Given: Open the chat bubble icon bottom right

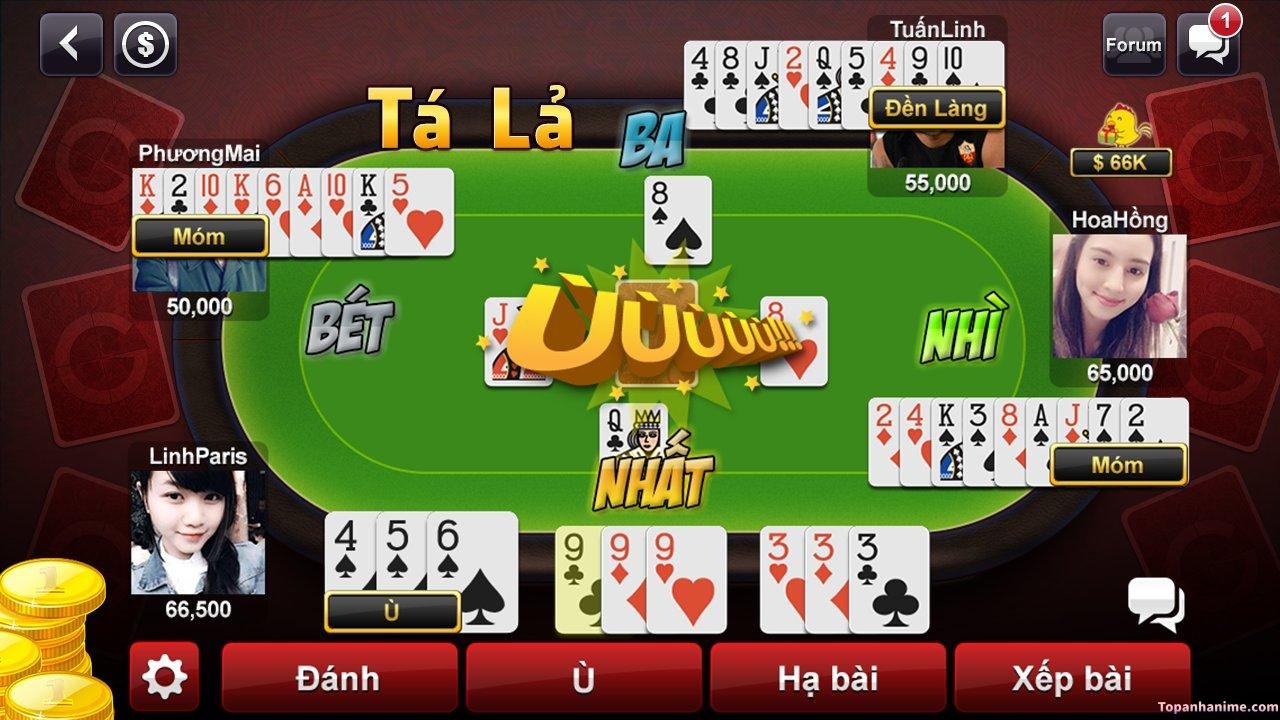Looking at the screenshot, I should tap(1156, 604).
